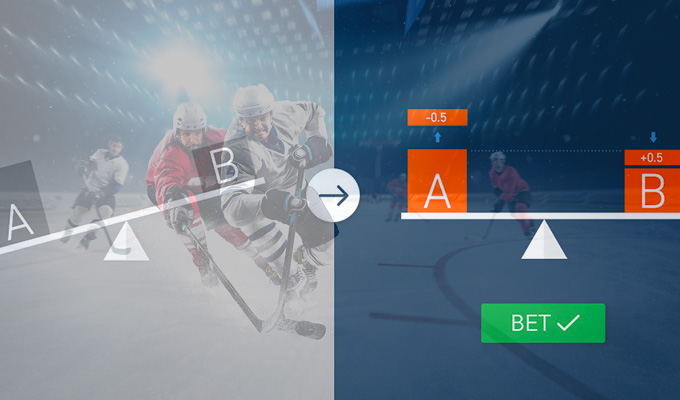Click the green BET button

pos(543,323)
